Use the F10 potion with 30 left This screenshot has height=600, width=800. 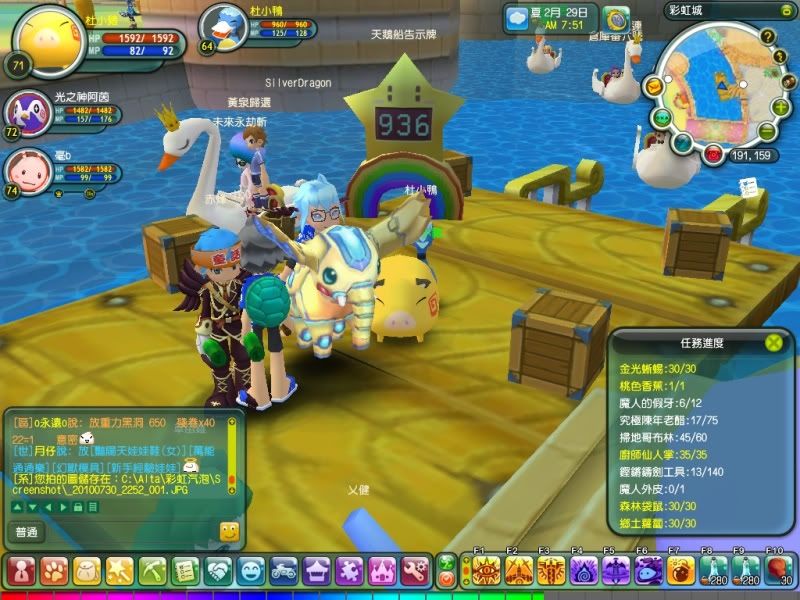pos(778,571)
